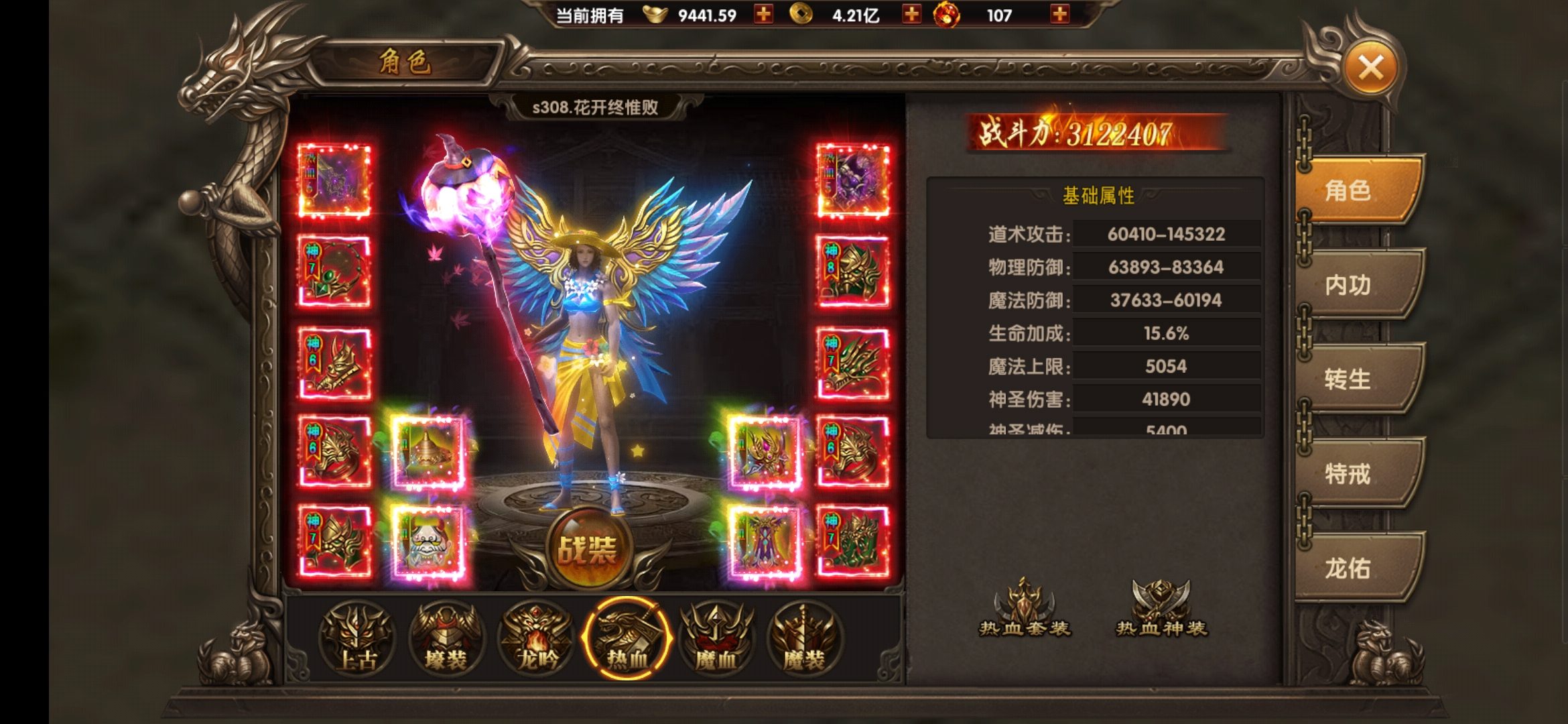Click the plus button beside the 107 counter
Screen dimensions: 1568x724
[x=1059, y=14]
